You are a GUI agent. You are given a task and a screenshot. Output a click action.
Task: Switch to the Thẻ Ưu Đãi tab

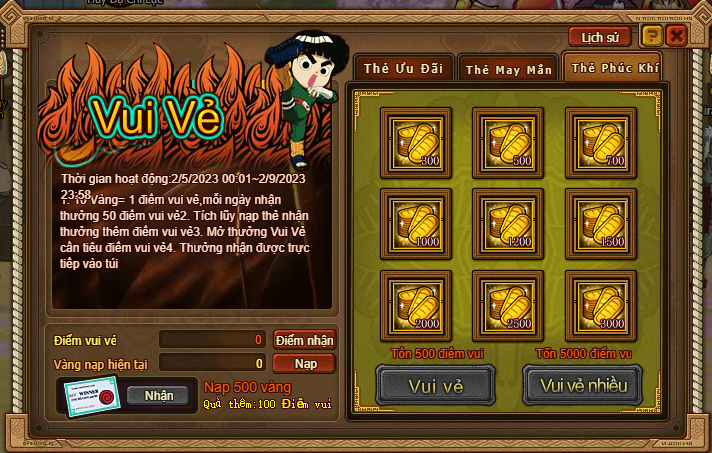[402, 68]
